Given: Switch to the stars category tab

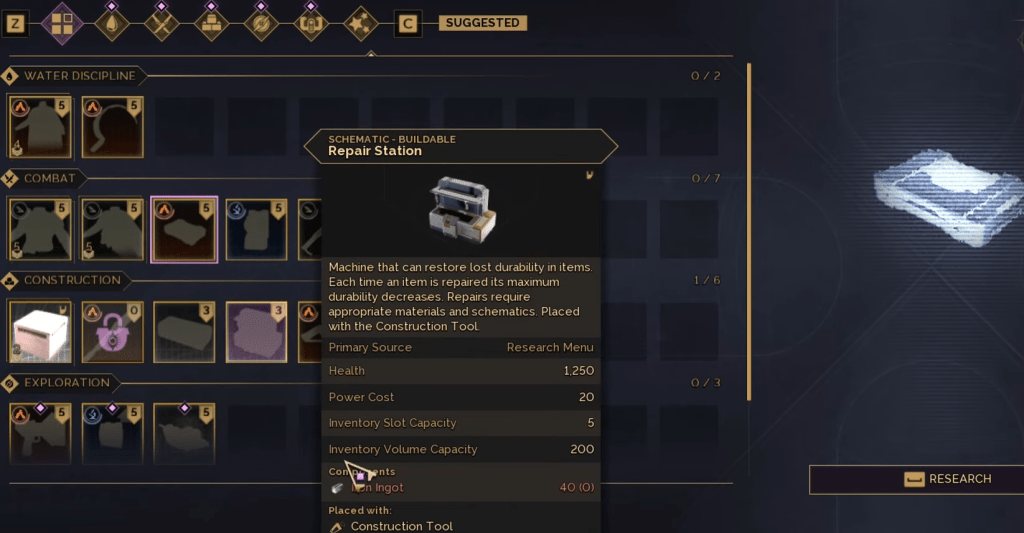Looking at the screenshot, I should (359, 23).
